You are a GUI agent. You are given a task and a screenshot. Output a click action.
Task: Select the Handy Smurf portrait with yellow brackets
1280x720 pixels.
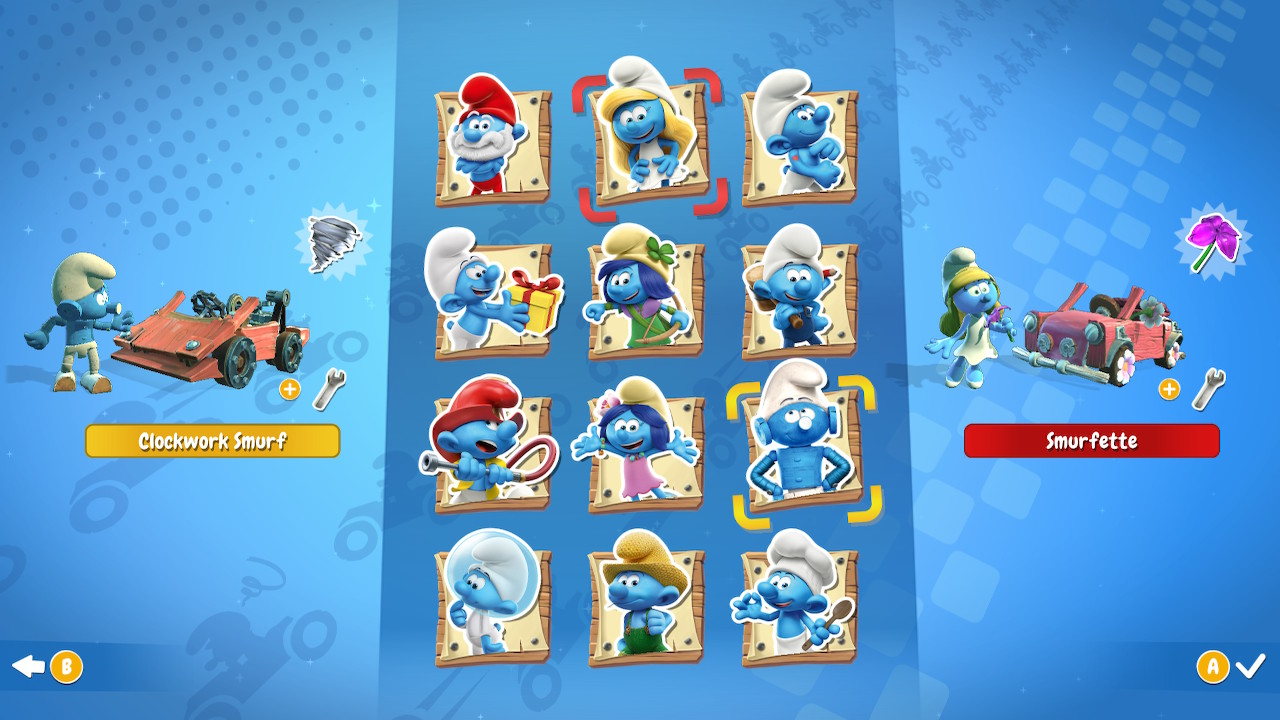[x=805, y=450]
